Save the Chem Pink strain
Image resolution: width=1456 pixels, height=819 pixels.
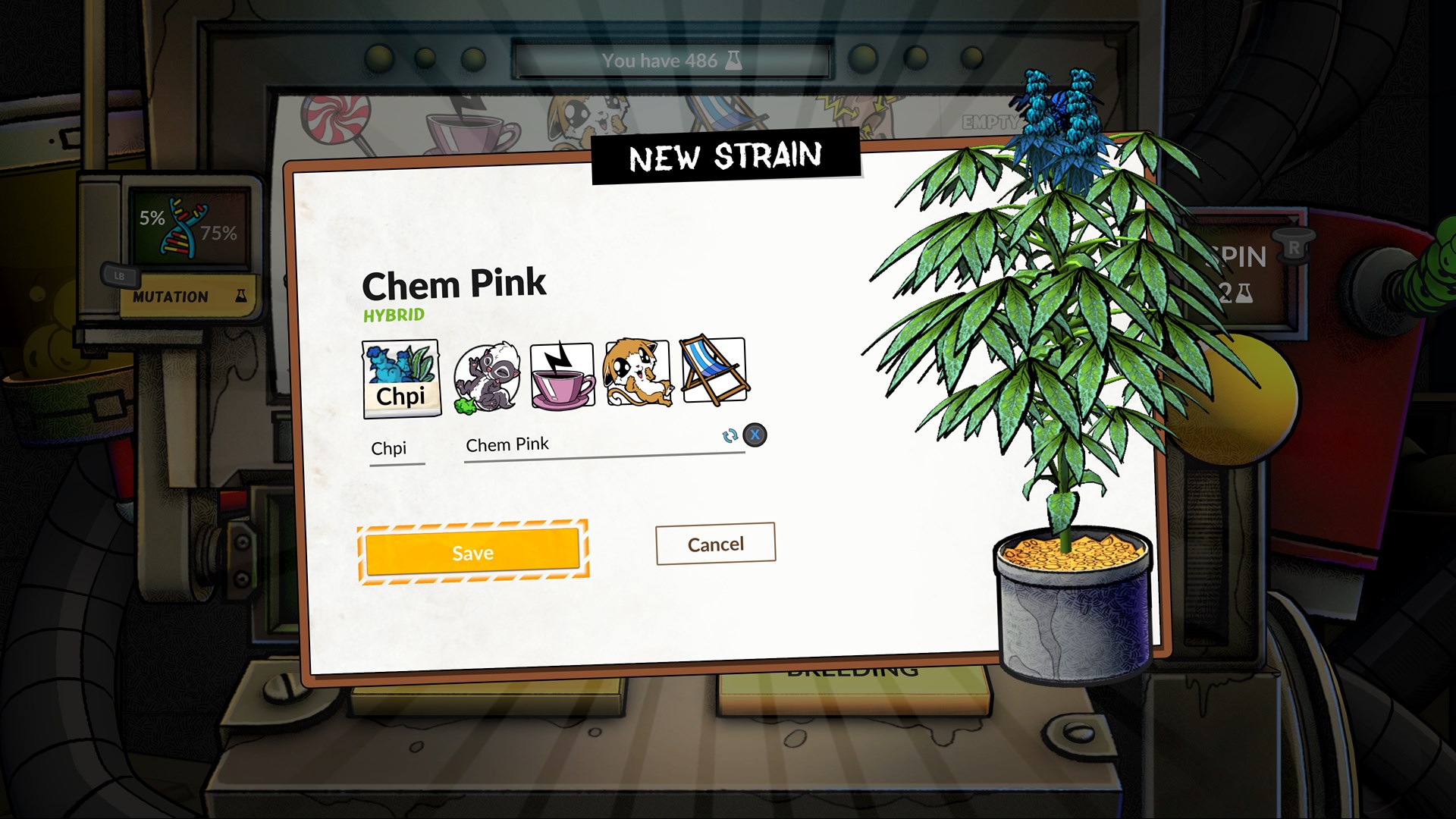[472, 552]
